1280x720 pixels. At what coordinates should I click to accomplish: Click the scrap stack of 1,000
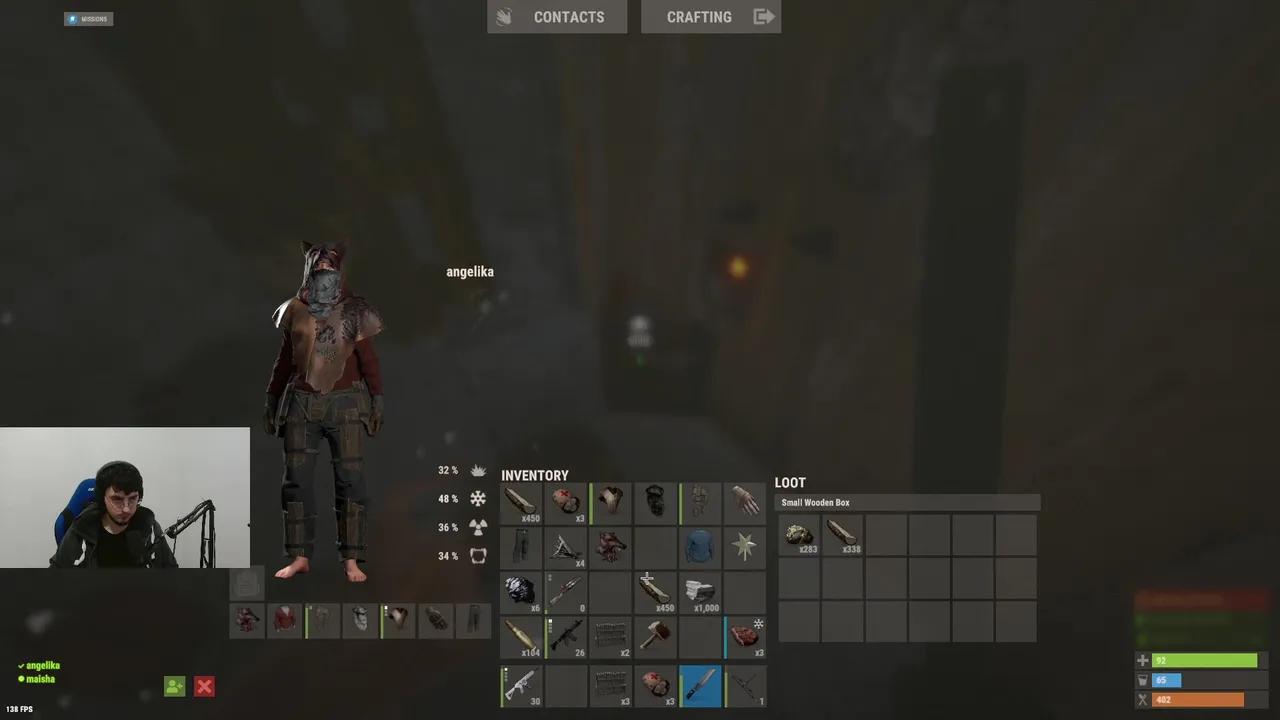click(700, 593)
